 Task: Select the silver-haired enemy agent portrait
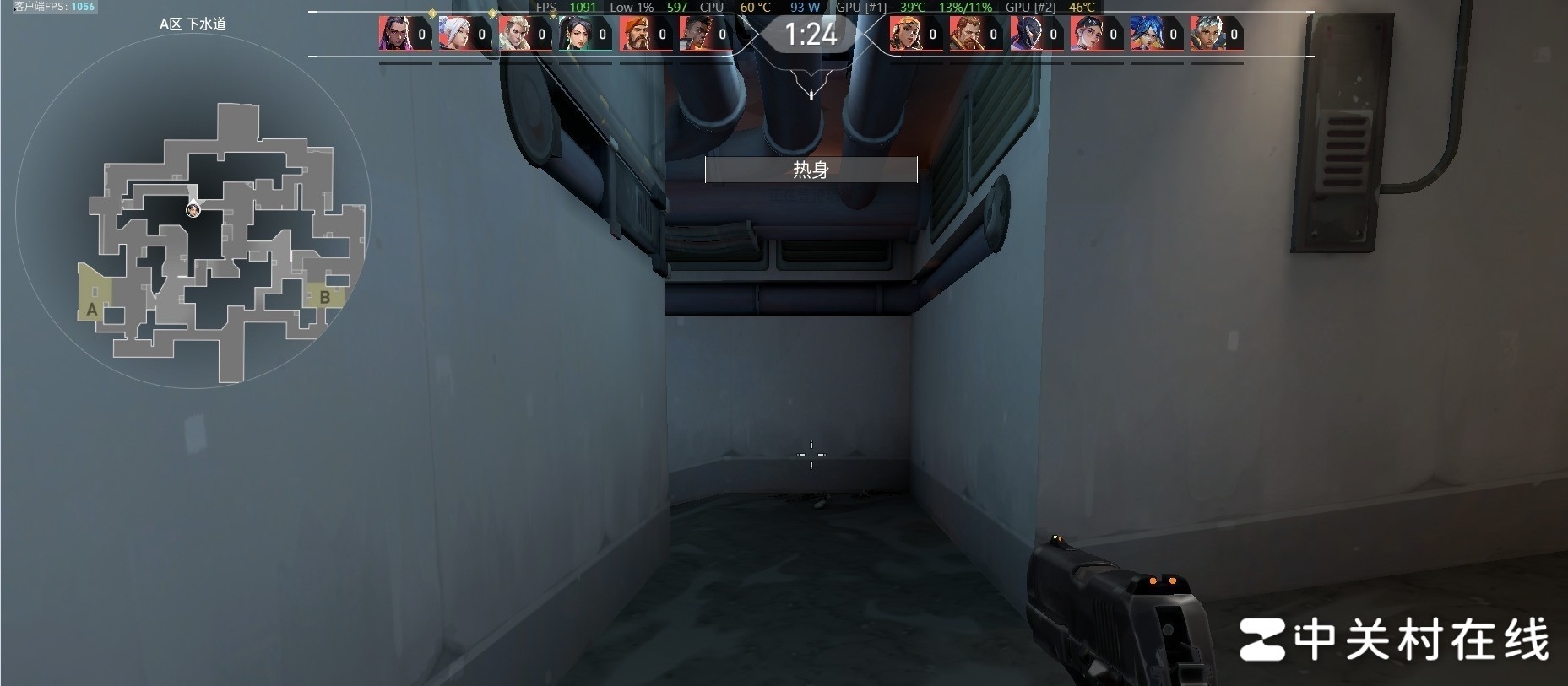(1206, 34)
